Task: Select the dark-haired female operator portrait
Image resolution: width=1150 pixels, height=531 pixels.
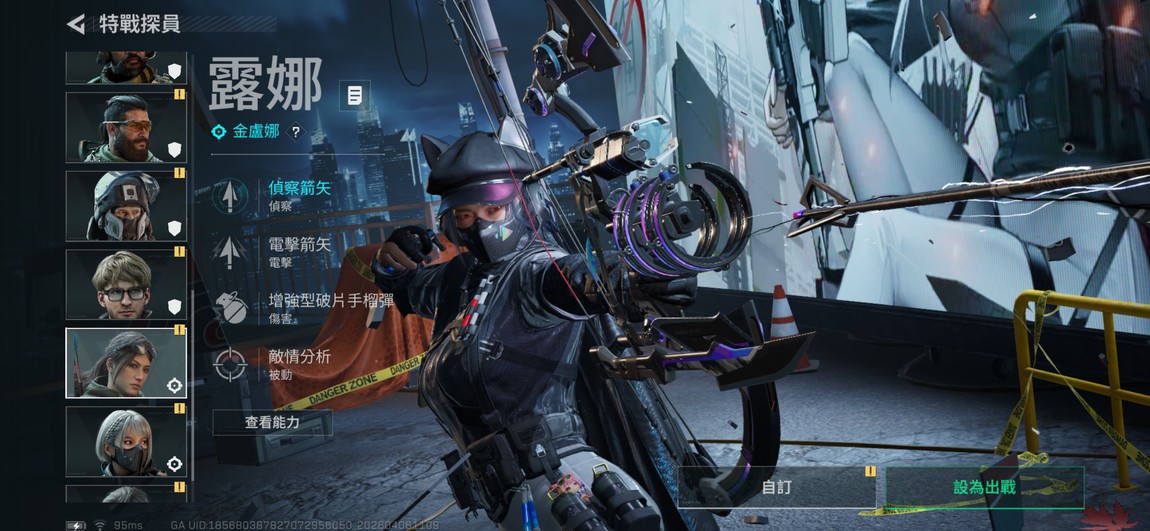Action: pyautogui.click(x=125, y=363)
